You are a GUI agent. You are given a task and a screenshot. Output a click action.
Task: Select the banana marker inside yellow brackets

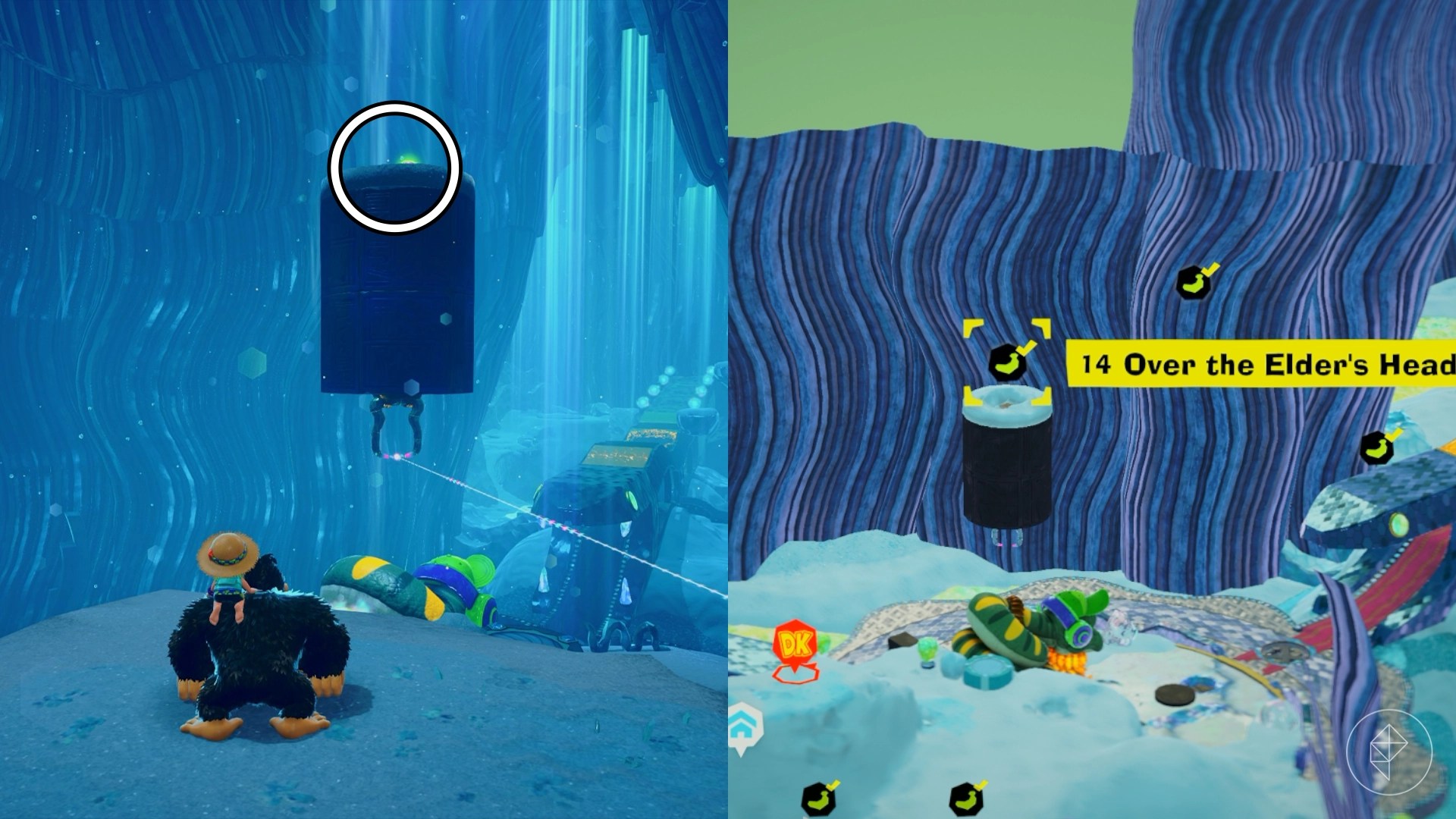(x=1008, y=361)
